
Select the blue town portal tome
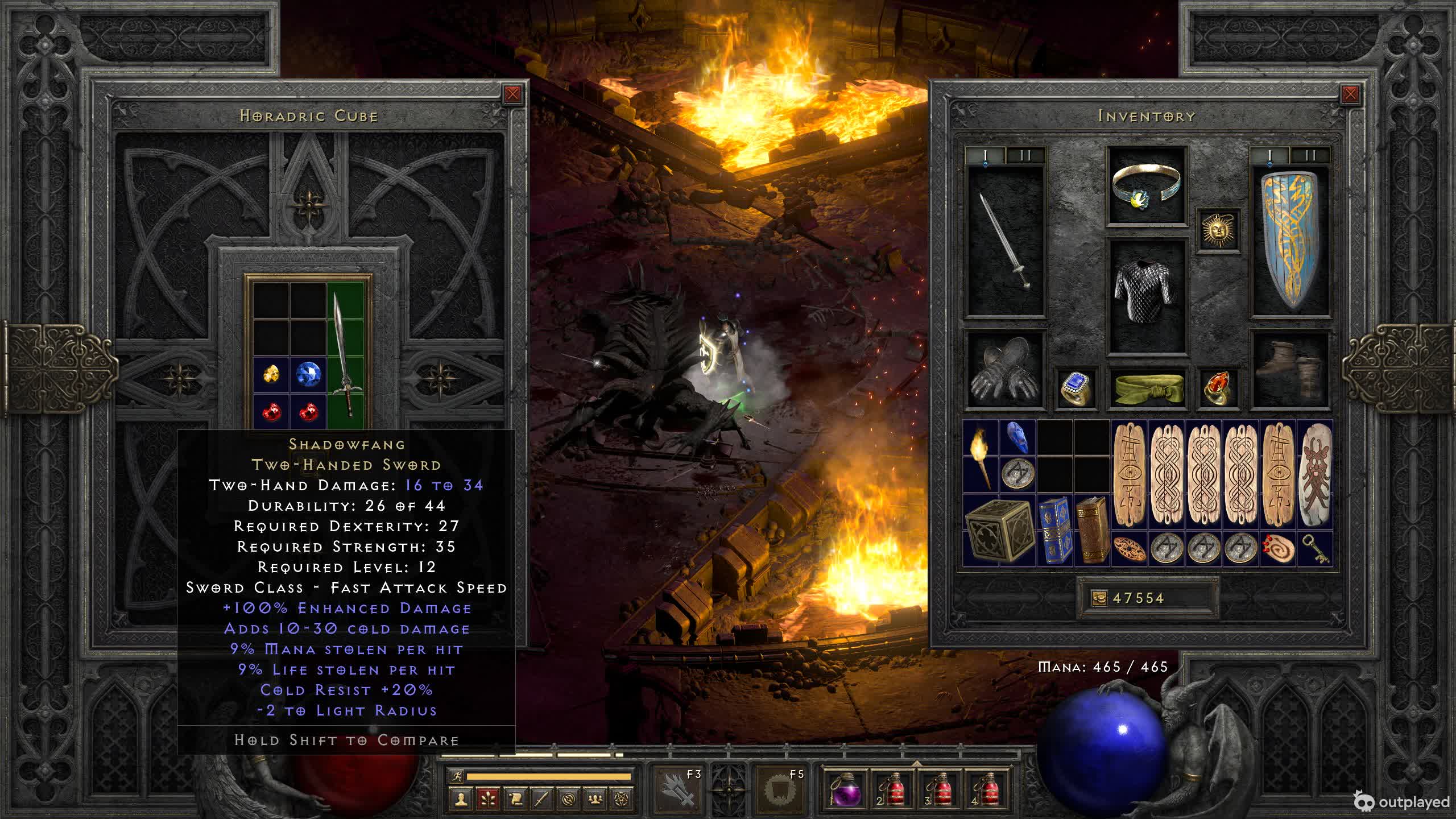[x=1054, y=530]
